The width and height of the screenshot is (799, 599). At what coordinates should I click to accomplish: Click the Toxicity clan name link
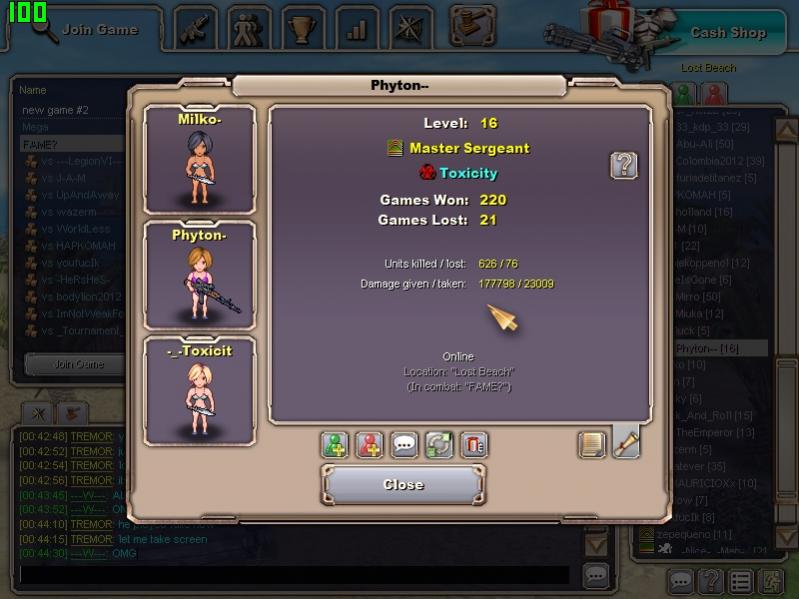click(x=468, y=173)
